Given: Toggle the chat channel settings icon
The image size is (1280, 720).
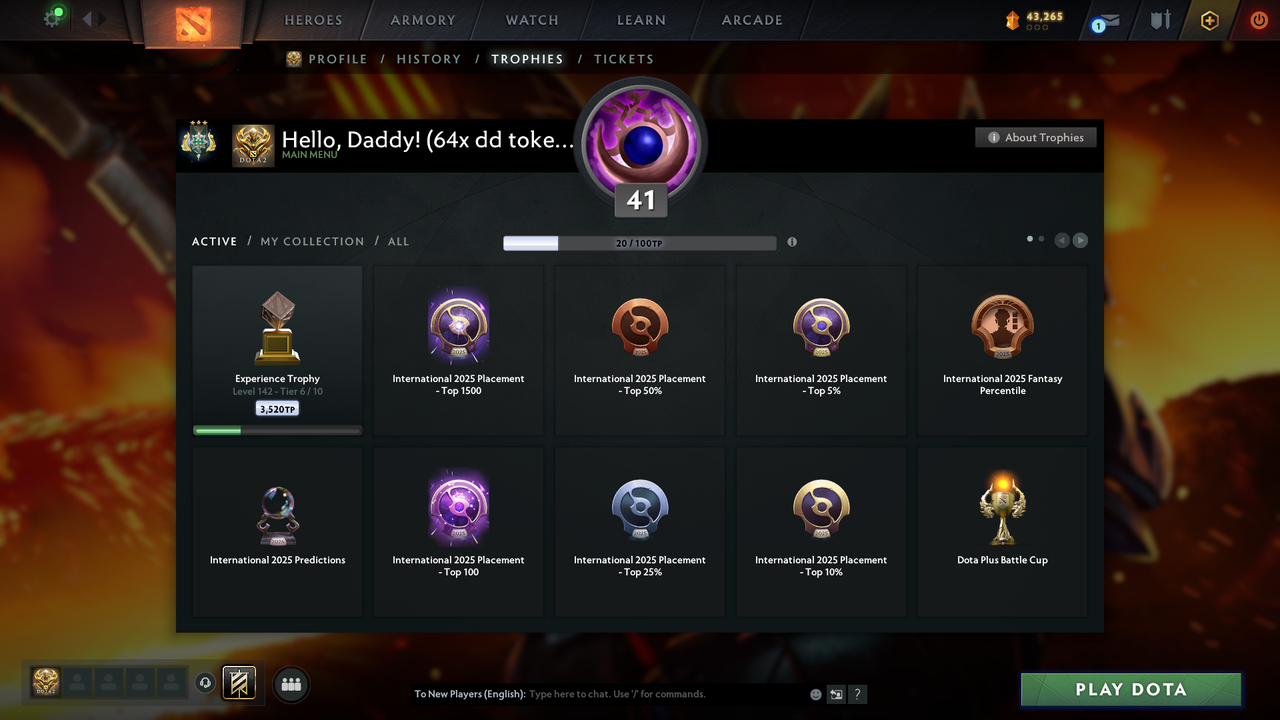Looking at the screenshot, I should pos(836,693).
